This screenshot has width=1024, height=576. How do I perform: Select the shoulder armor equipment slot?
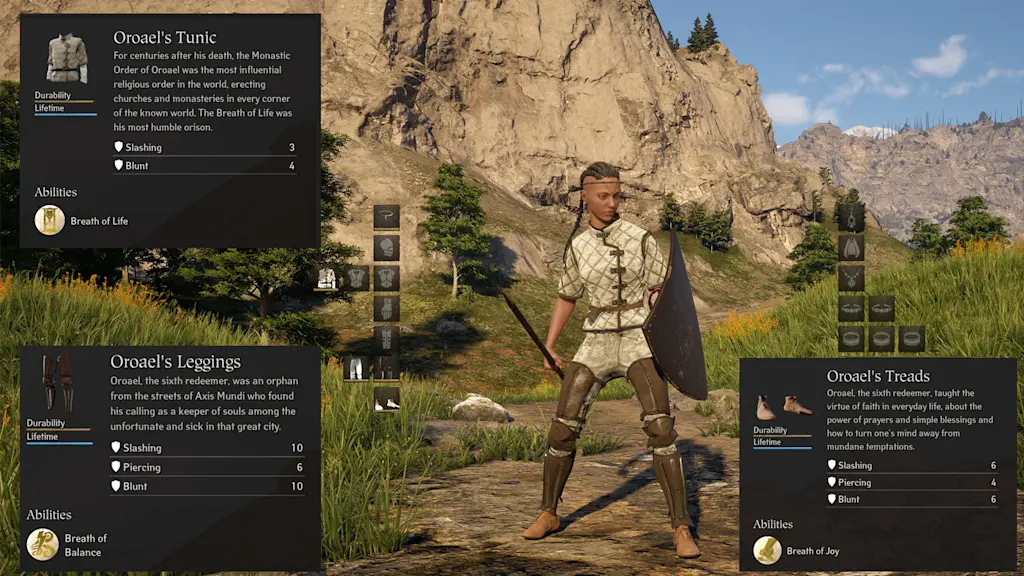pyautogui.click(x=386, y=247)
